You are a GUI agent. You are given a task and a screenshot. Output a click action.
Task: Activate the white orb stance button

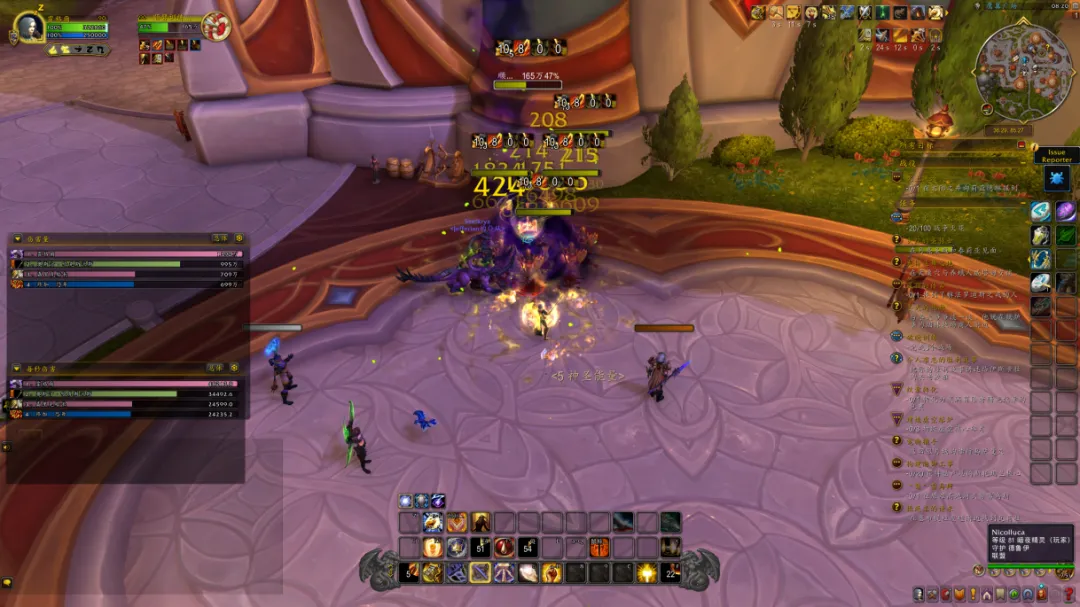tap(406, 501)
